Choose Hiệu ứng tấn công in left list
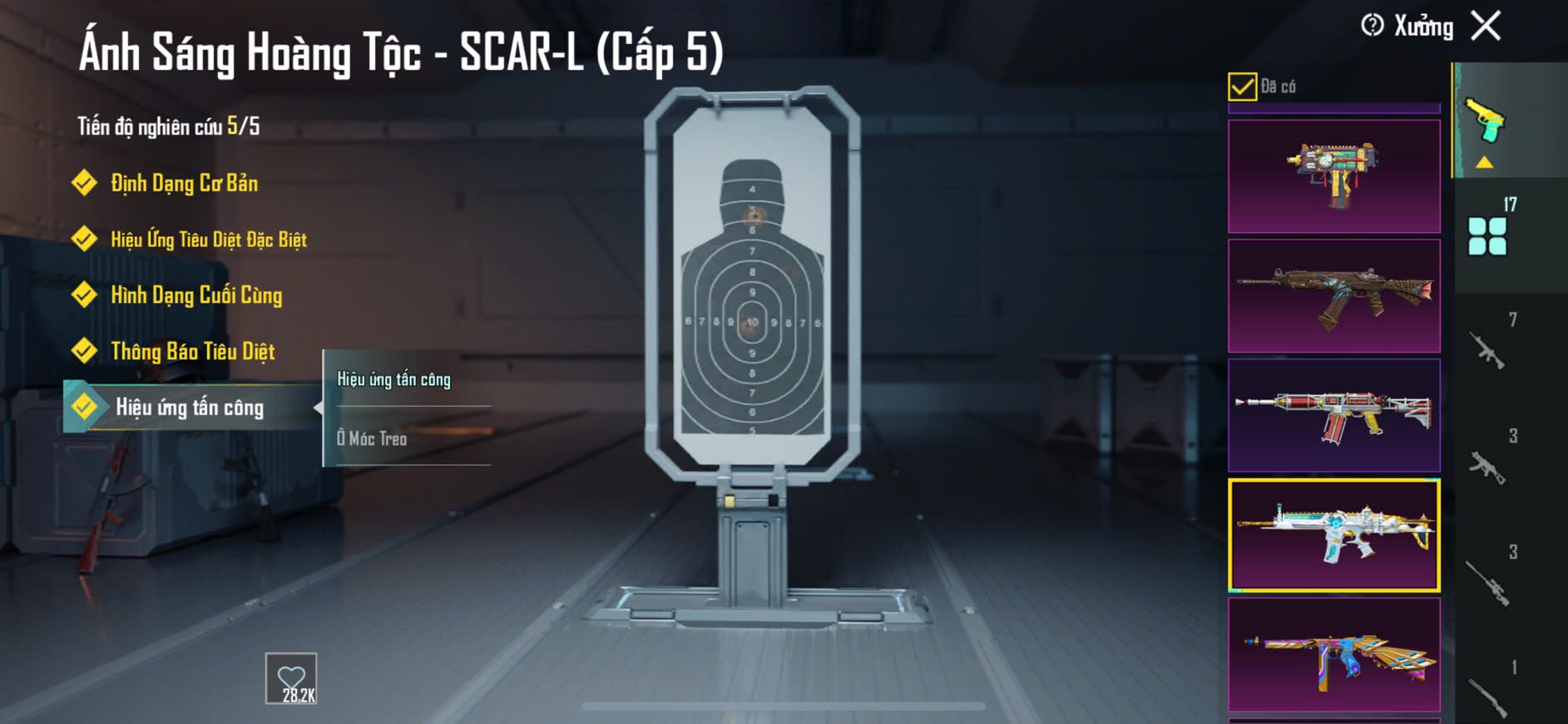1568x724 pixels. [190, 407]
